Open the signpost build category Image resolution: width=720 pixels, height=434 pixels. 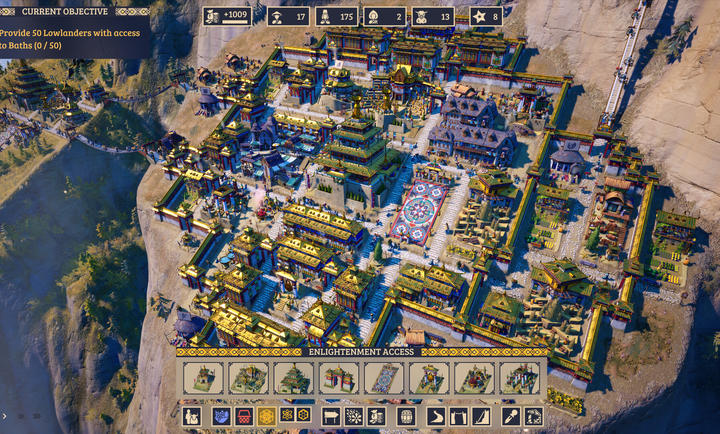pyautogui.click(x=330, y=416)
